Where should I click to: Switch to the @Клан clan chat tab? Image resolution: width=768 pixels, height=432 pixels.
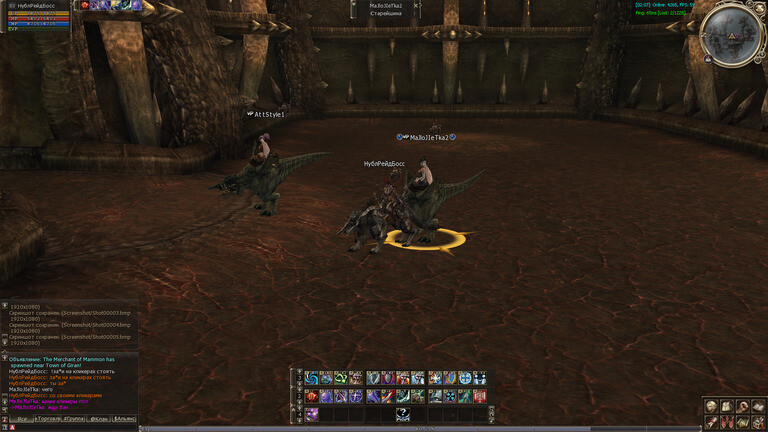[100, 418]
